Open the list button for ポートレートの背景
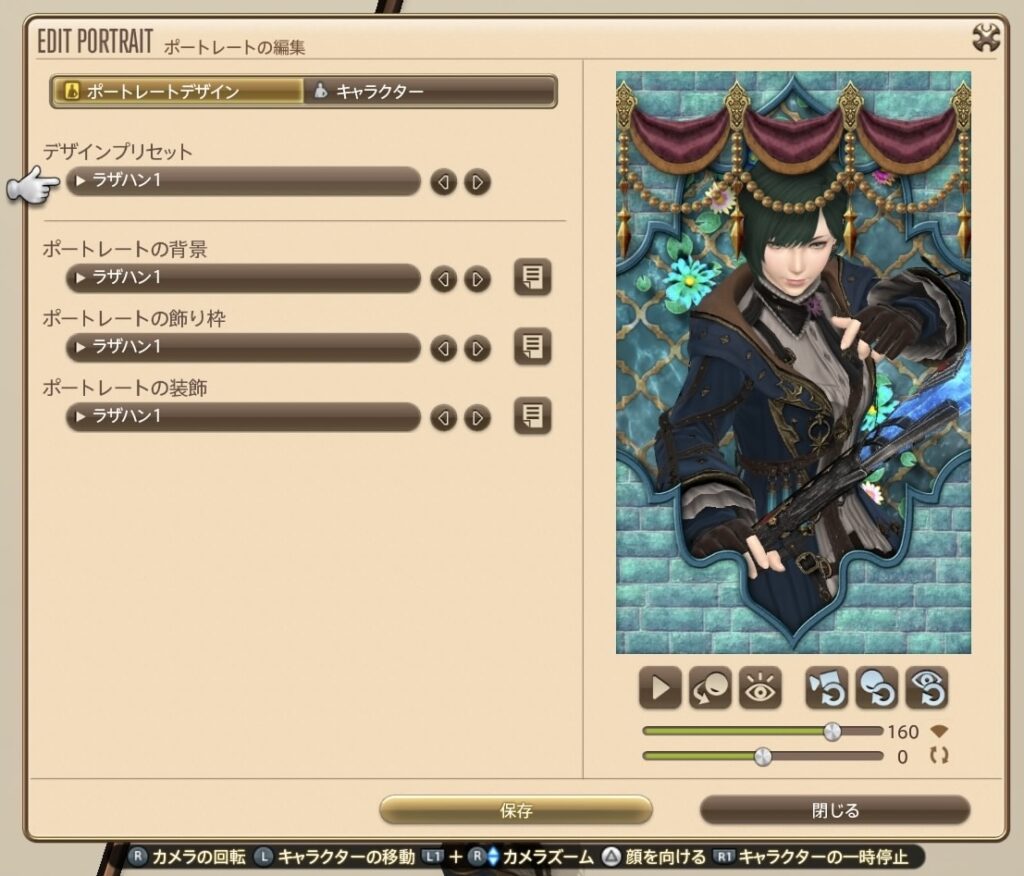Viewport: 1024px width, 876px height. (533, 277)
